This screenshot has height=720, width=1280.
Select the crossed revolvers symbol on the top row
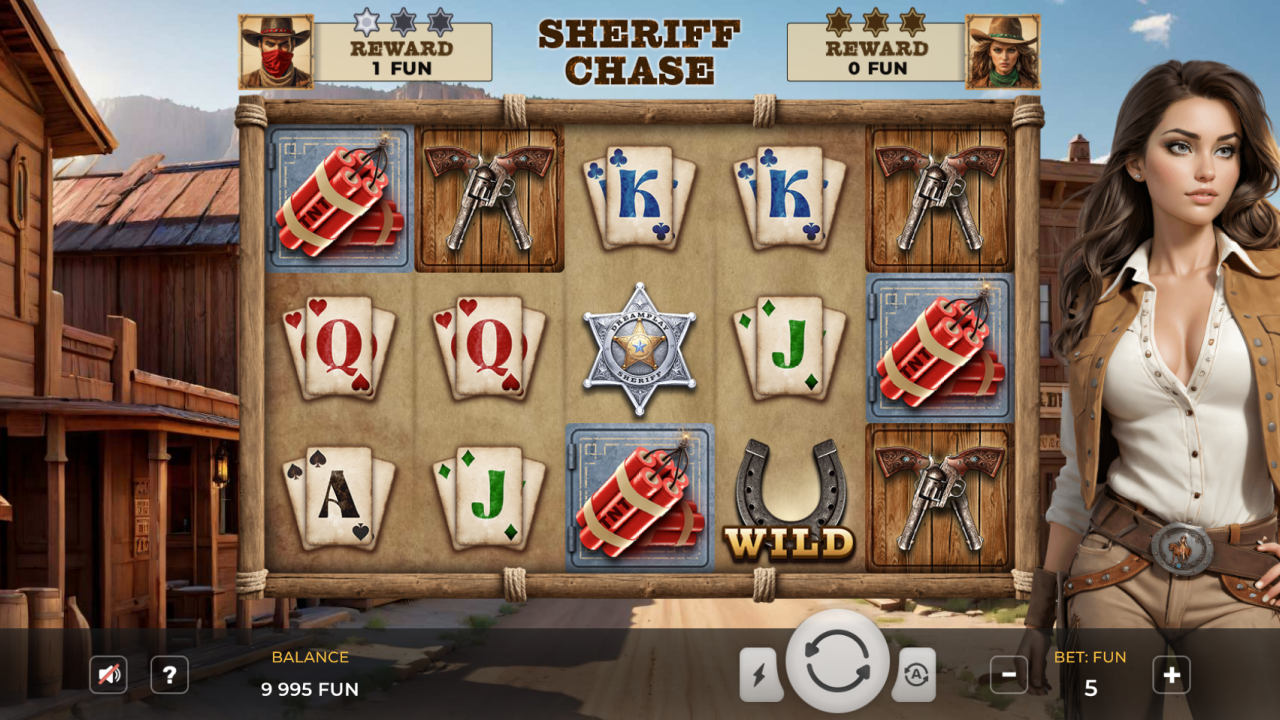point(487,197)
